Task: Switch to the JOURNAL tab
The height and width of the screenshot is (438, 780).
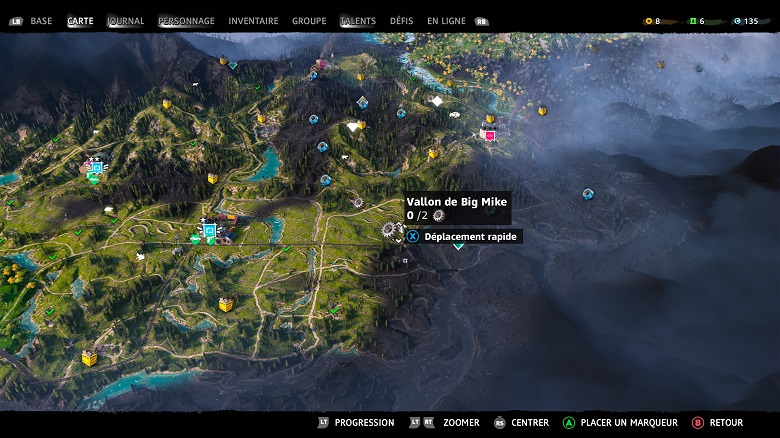Action: [x=126, y=21]
